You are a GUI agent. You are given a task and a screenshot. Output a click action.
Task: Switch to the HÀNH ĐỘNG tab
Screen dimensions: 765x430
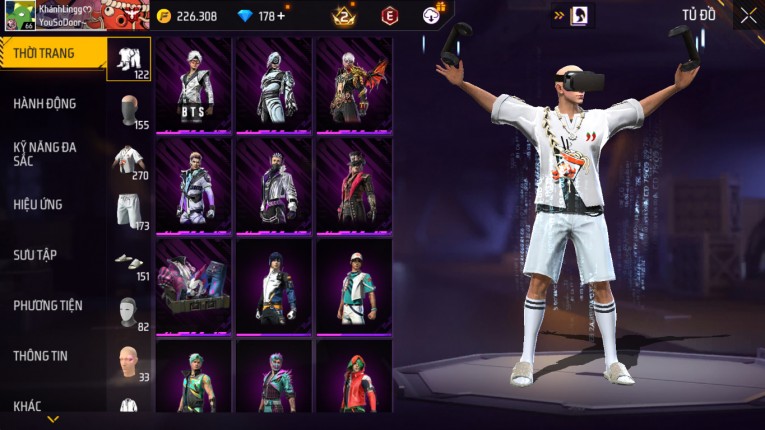click(45, 103)
